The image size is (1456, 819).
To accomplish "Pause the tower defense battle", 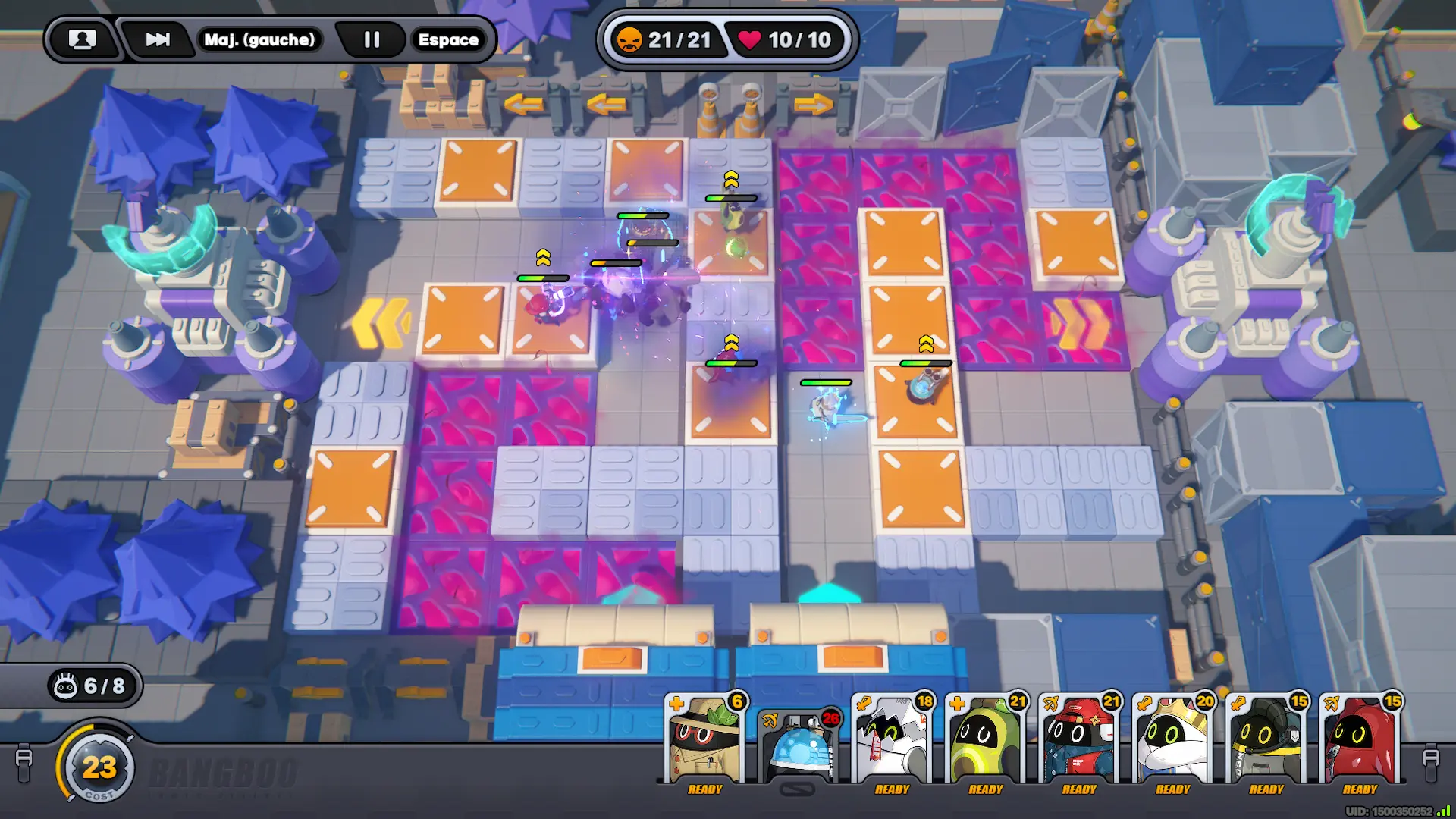I will [x=372, y=39].
